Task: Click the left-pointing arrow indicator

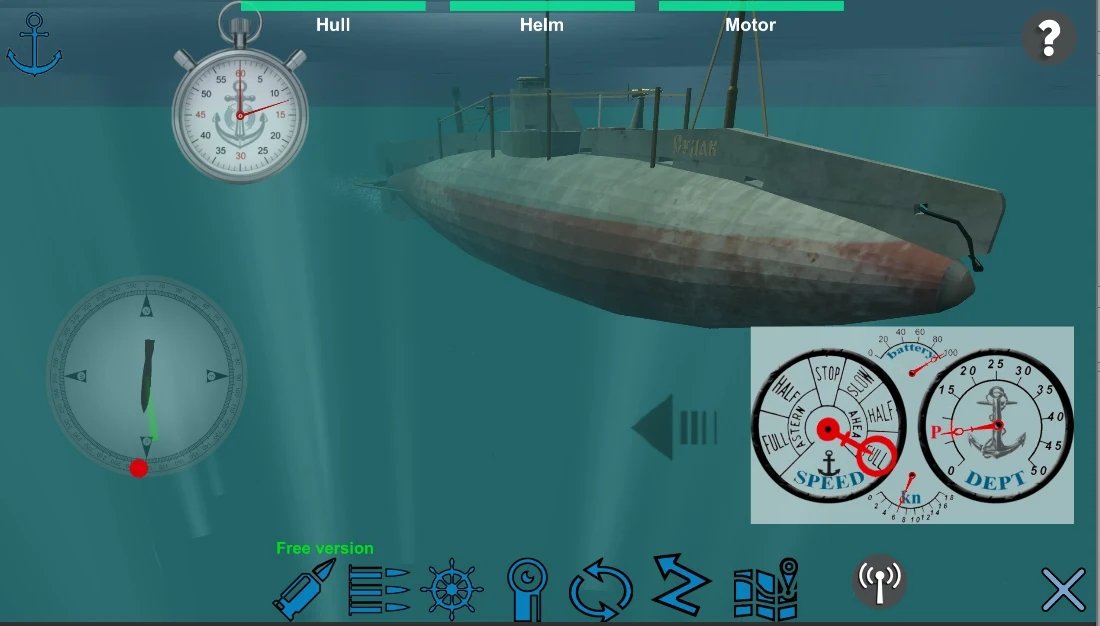Action: point(675,427)
